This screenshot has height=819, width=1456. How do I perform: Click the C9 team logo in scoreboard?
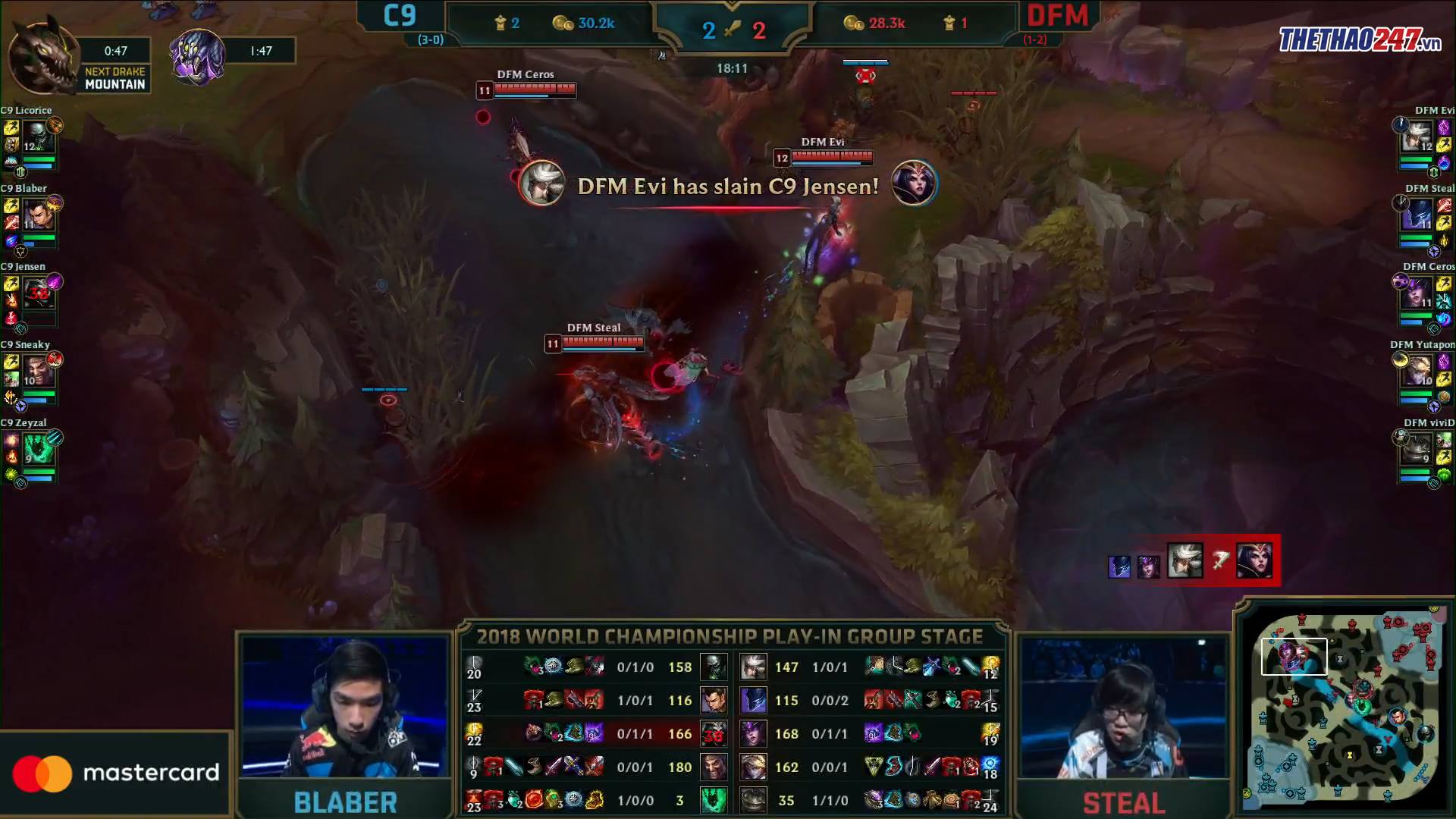point(400,16)
